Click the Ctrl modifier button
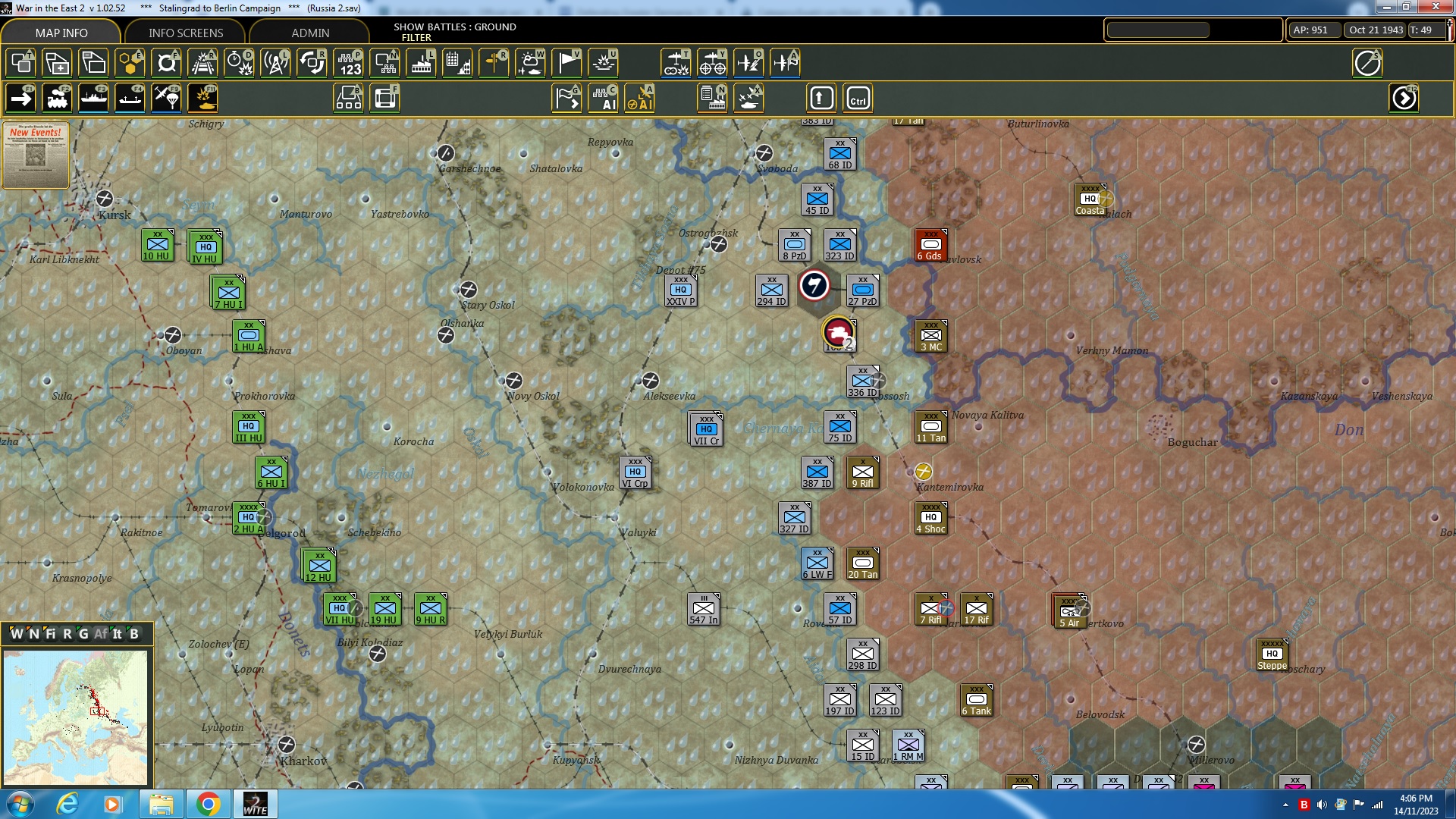1456x819 pixels. point(858,98)
